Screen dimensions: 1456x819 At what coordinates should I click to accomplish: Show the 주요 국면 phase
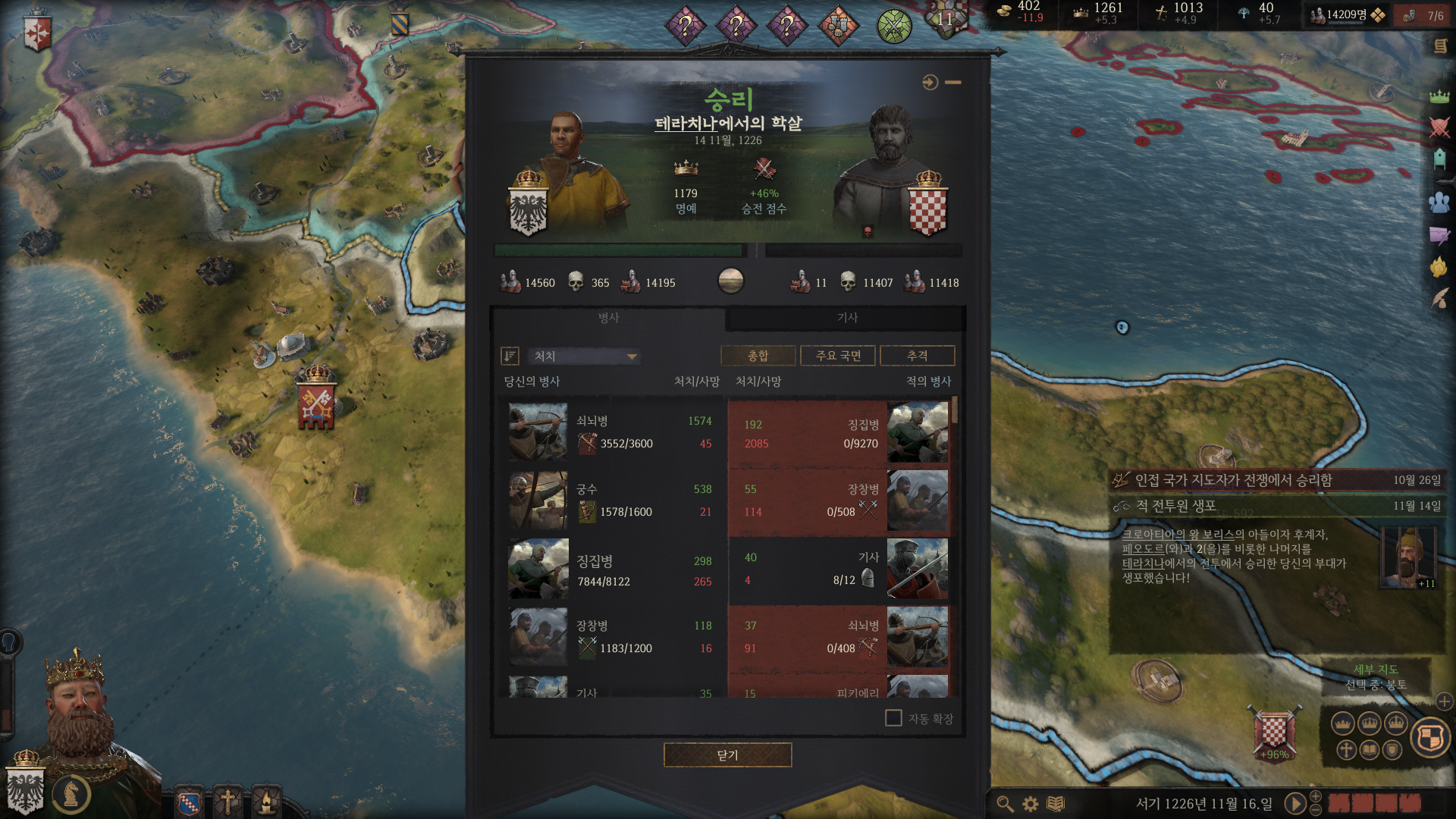838,356
